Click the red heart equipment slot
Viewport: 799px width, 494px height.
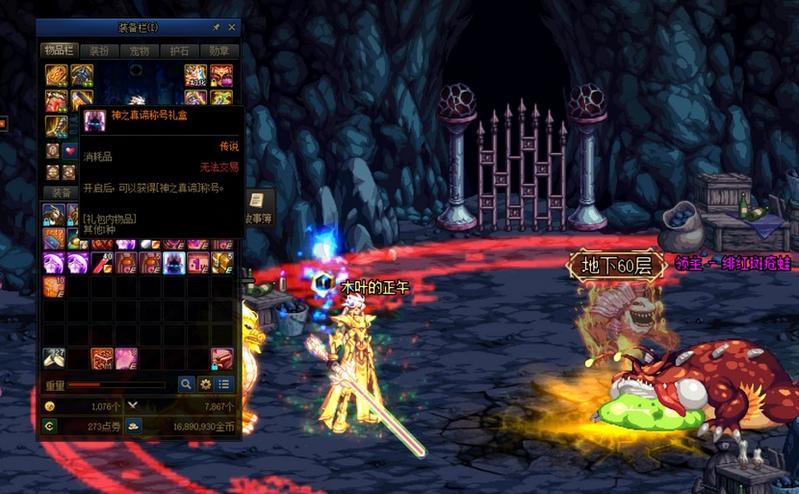(70, 150)
